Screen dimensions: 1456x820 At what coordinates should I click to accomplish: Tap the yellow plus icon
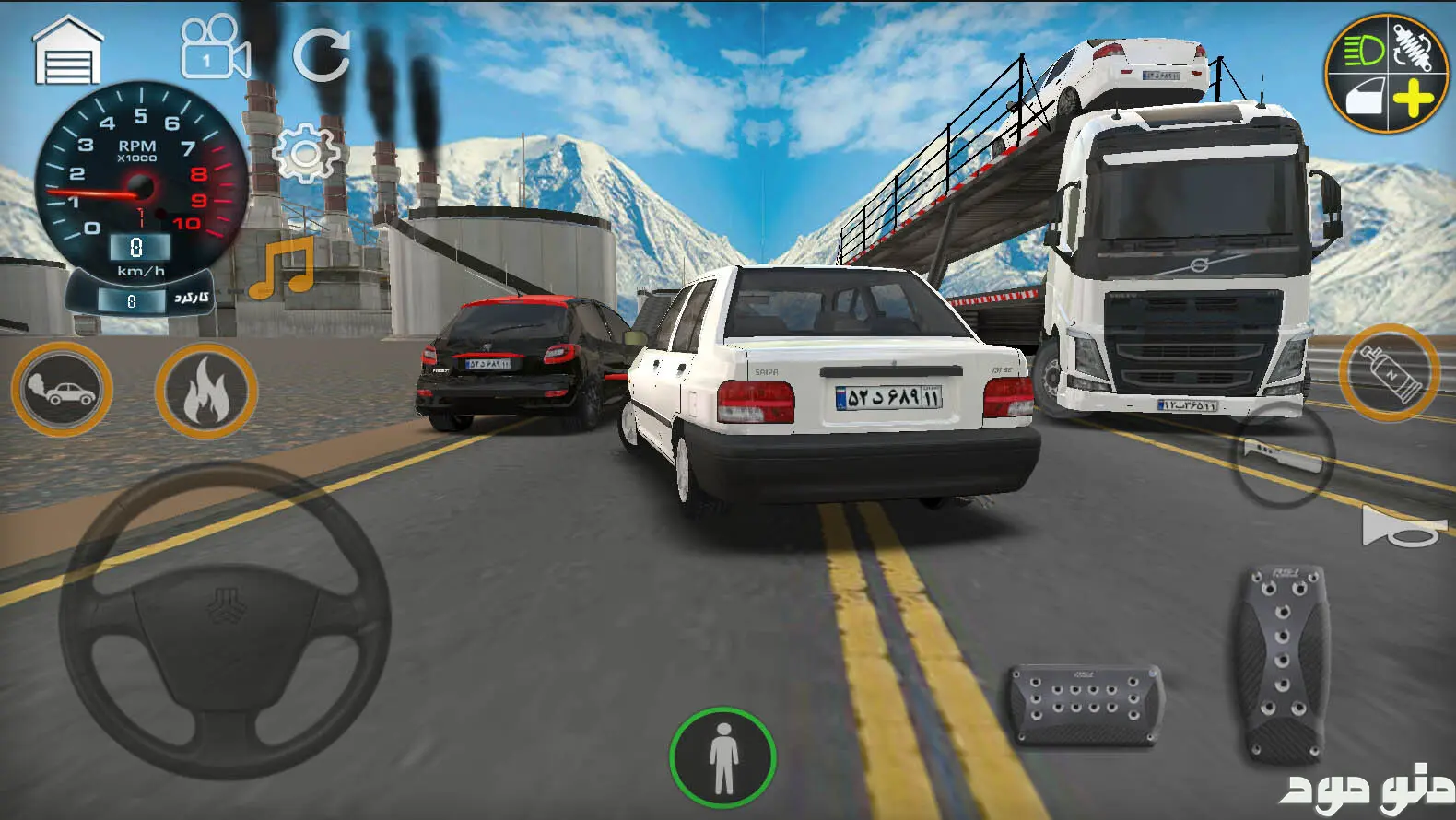coord(1412,99)
